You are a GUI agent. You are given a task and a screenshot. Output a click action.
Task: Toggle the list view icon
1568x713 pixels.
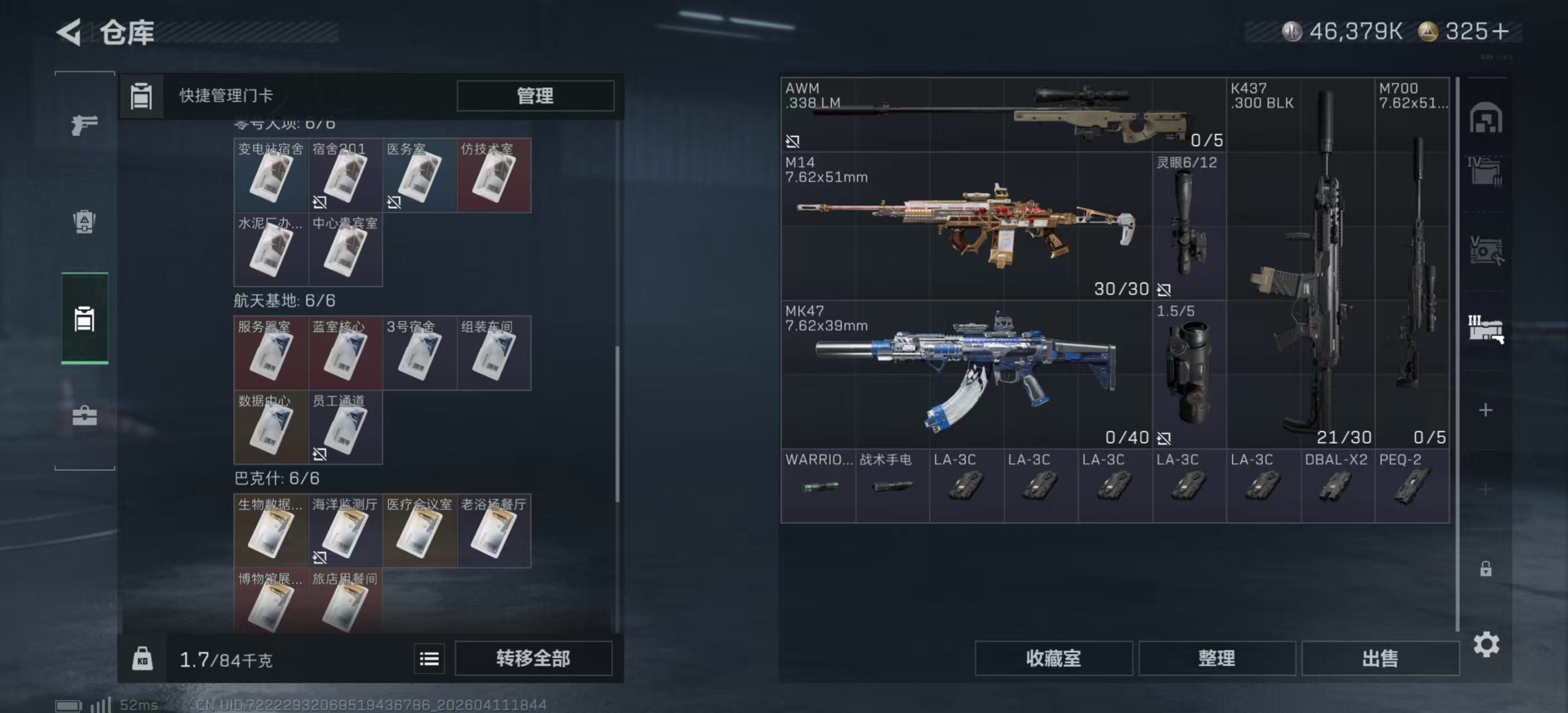(x=429, y=658)
